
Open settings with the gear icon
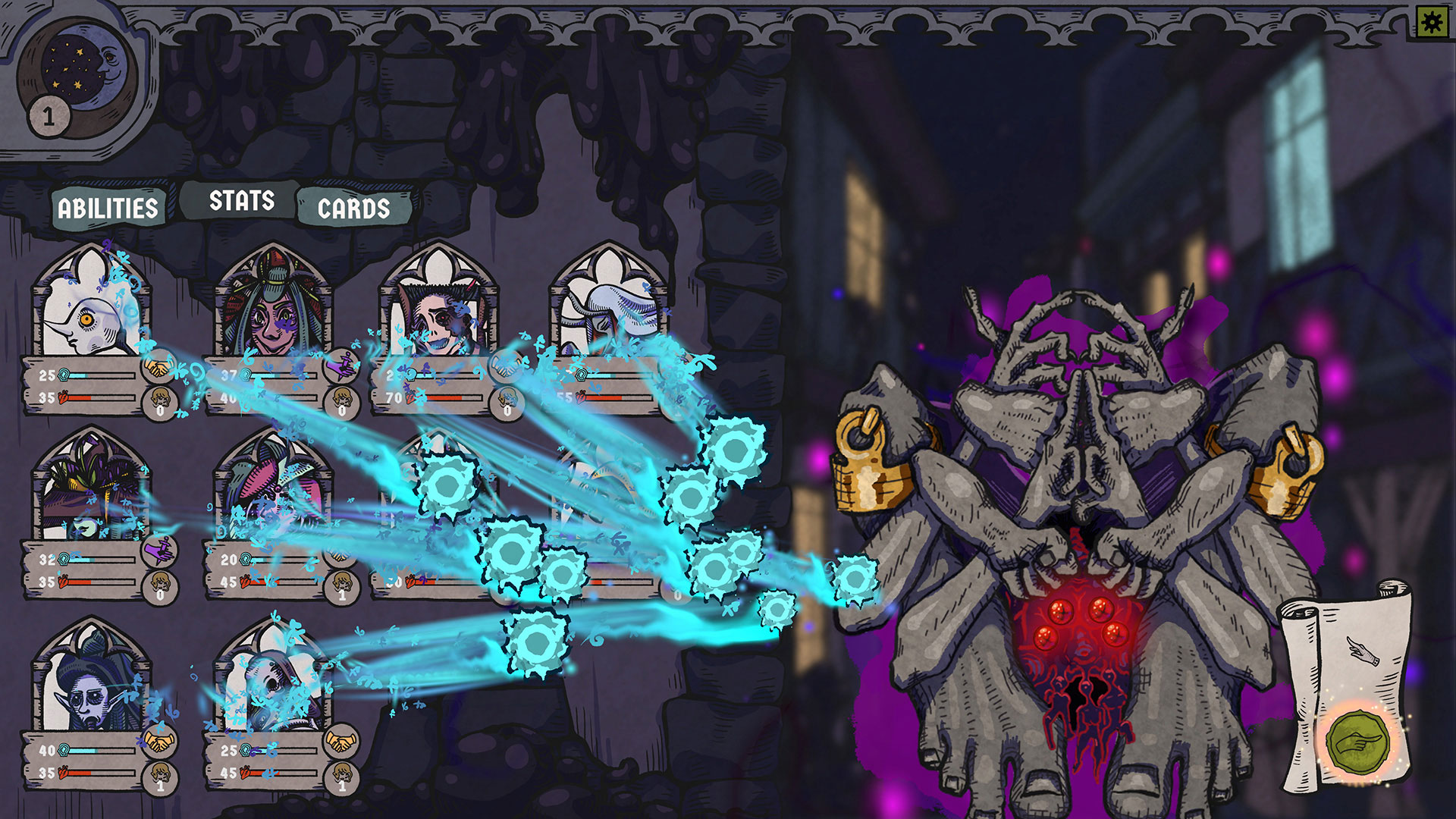coord(1432,22)
